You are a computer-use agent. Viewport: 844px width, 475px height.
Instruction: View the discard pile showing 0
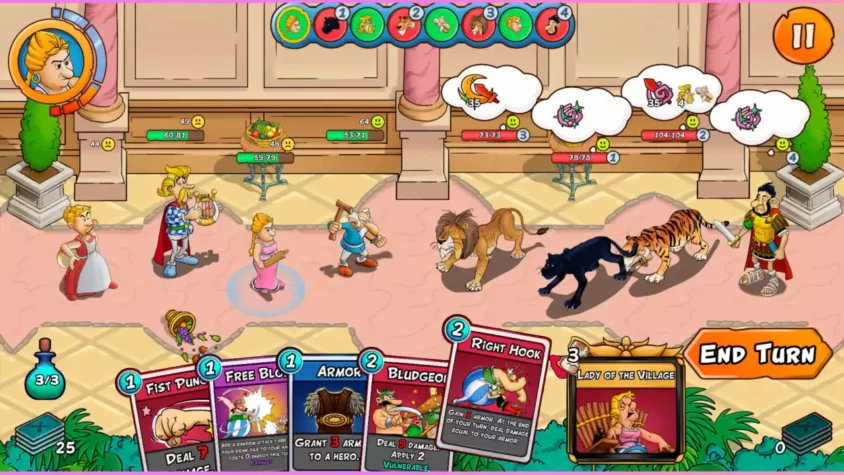pos(805,433)
